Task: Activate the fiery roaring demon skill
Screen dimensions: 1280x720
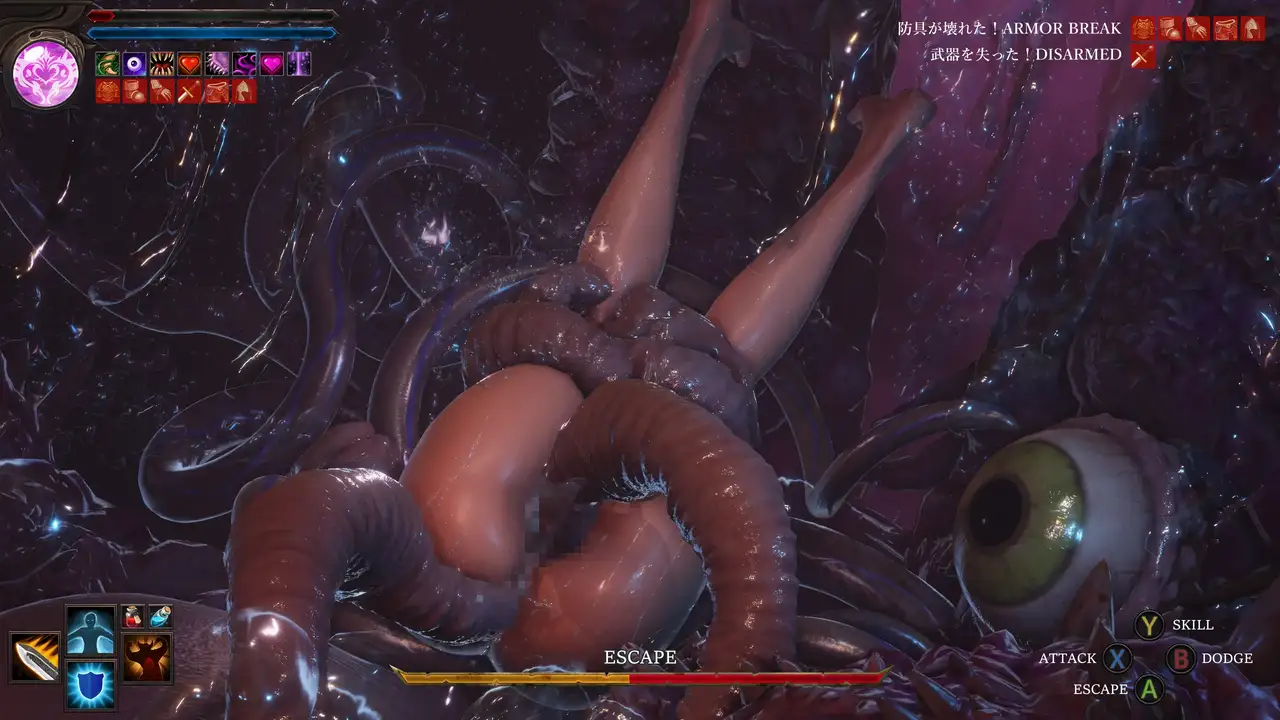Action: coord(147,657)
